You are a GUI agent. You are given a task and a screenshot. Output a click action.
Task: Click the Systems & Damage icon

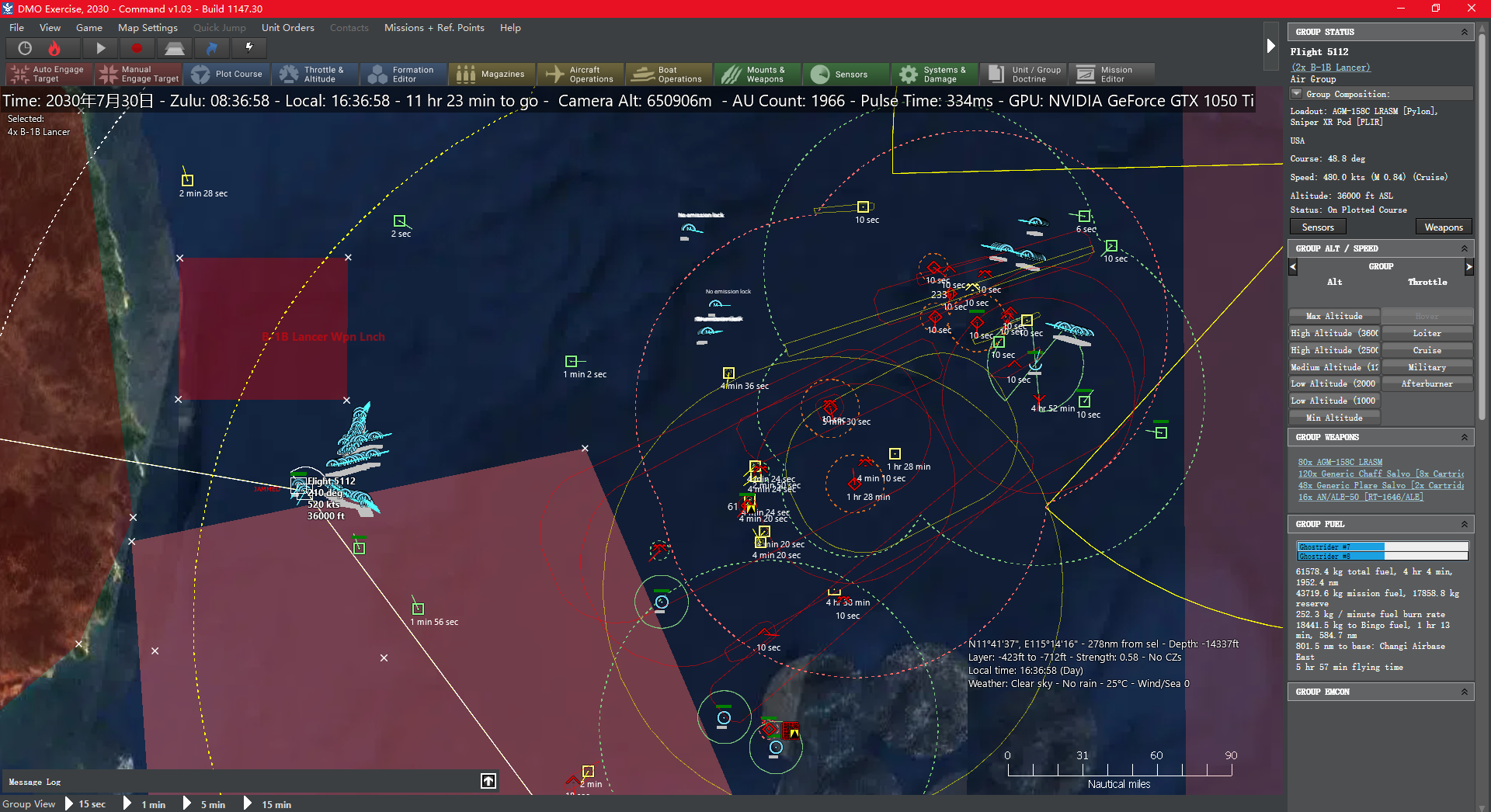coord(934,74)
